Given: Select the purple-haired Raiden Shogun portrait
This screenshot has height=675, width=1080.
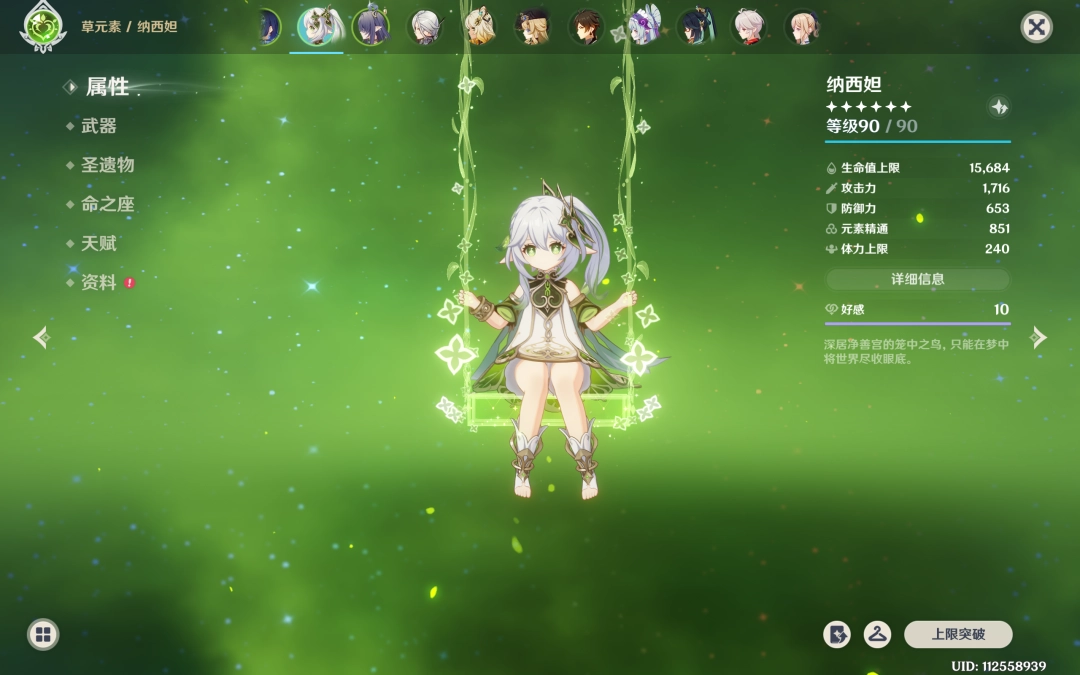Looking at the screenshot, I should 371,27.
